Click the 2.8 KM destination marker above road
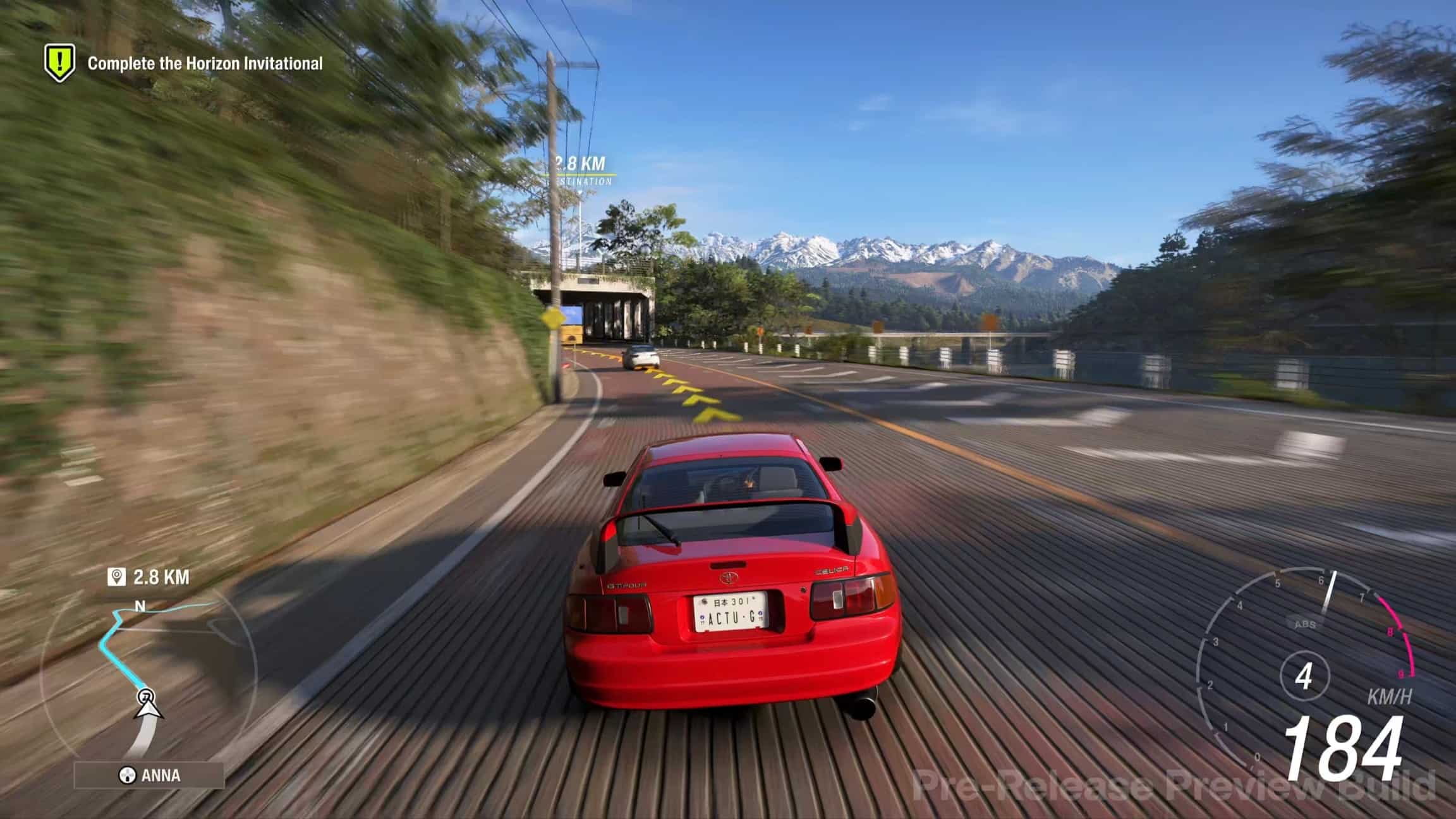1456x819 pixels. pos(580,169)
